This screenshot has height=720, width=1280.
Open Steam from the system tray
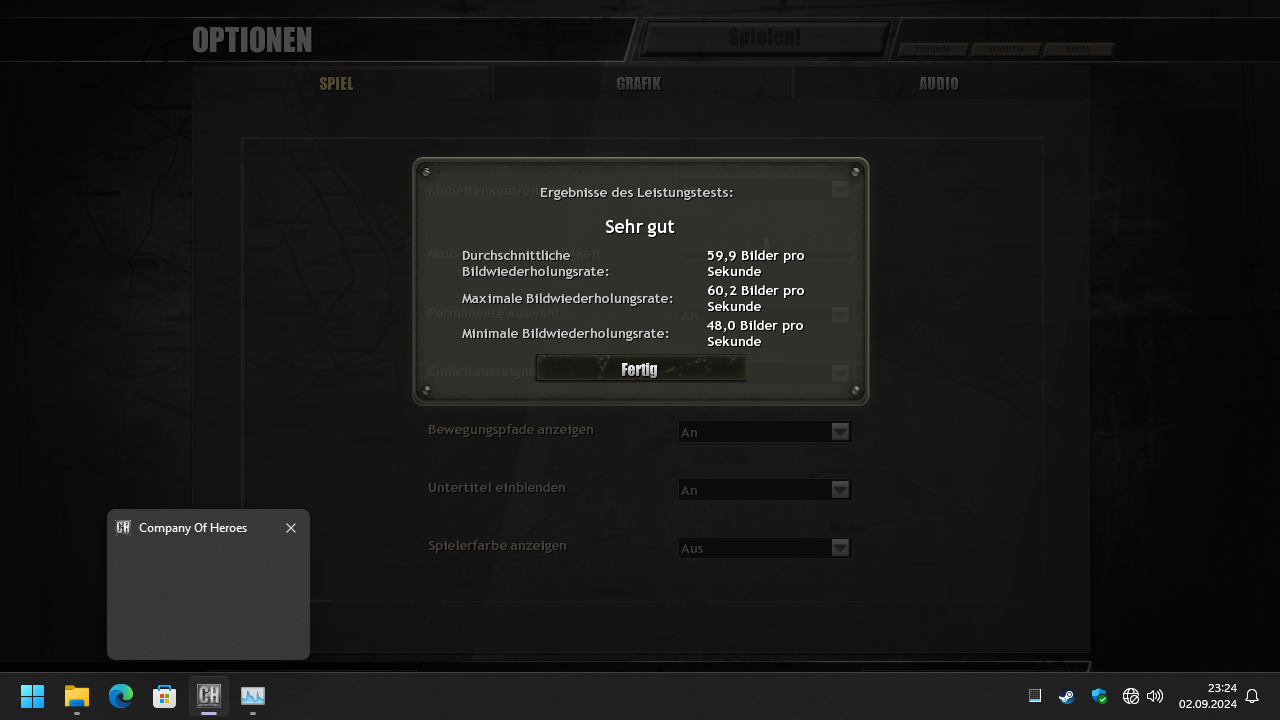tap(1066, 696)
